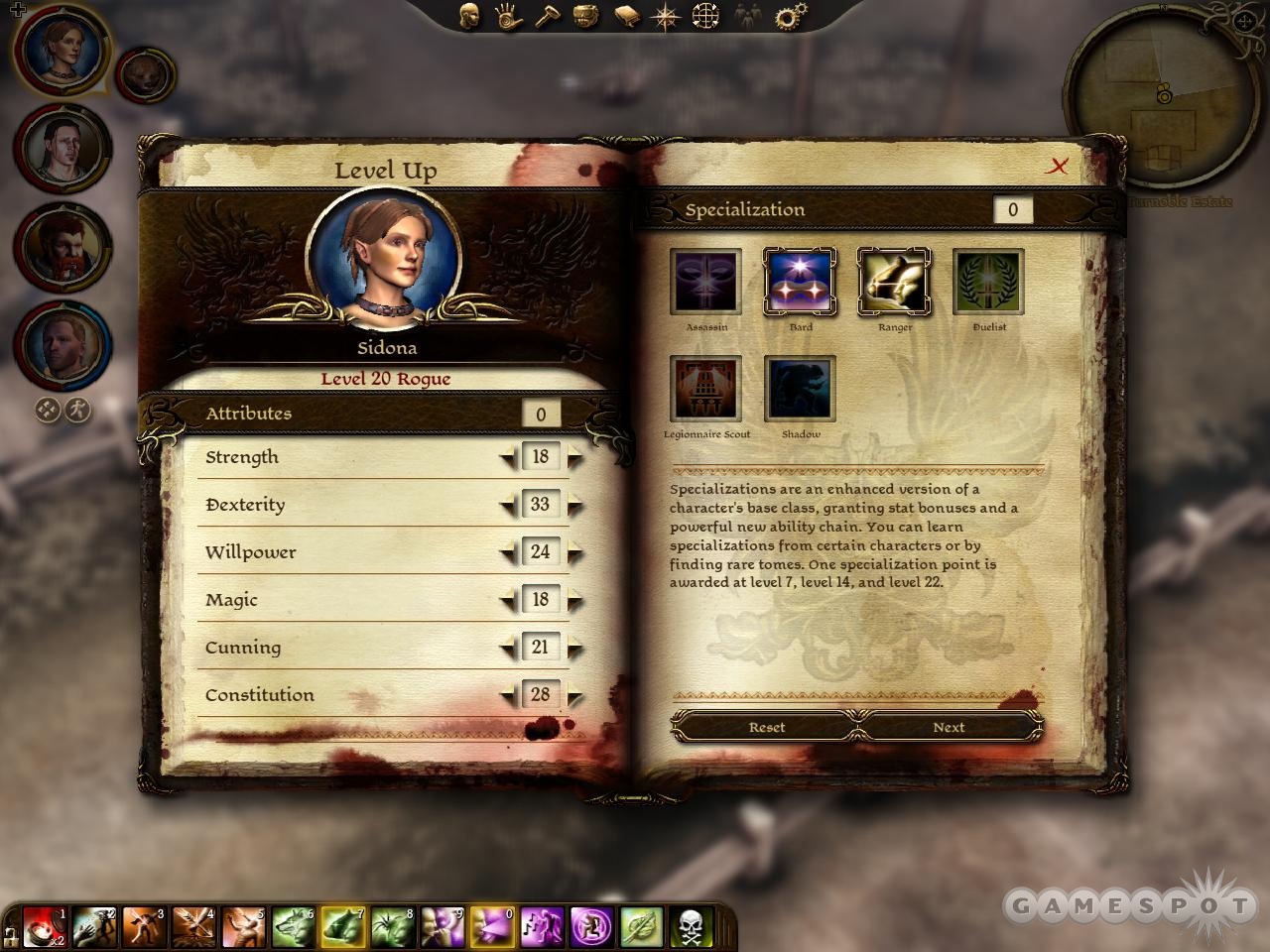
Task: Pick the Ranger specialization icon
Action: point(894,283)
